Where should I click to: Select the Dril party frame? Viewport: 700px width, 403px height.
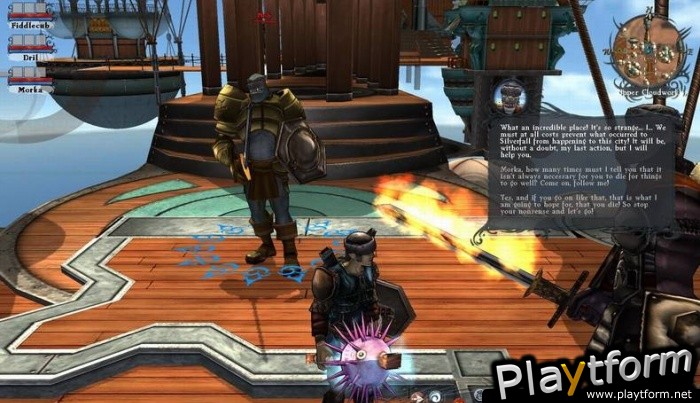click(30, 50)
